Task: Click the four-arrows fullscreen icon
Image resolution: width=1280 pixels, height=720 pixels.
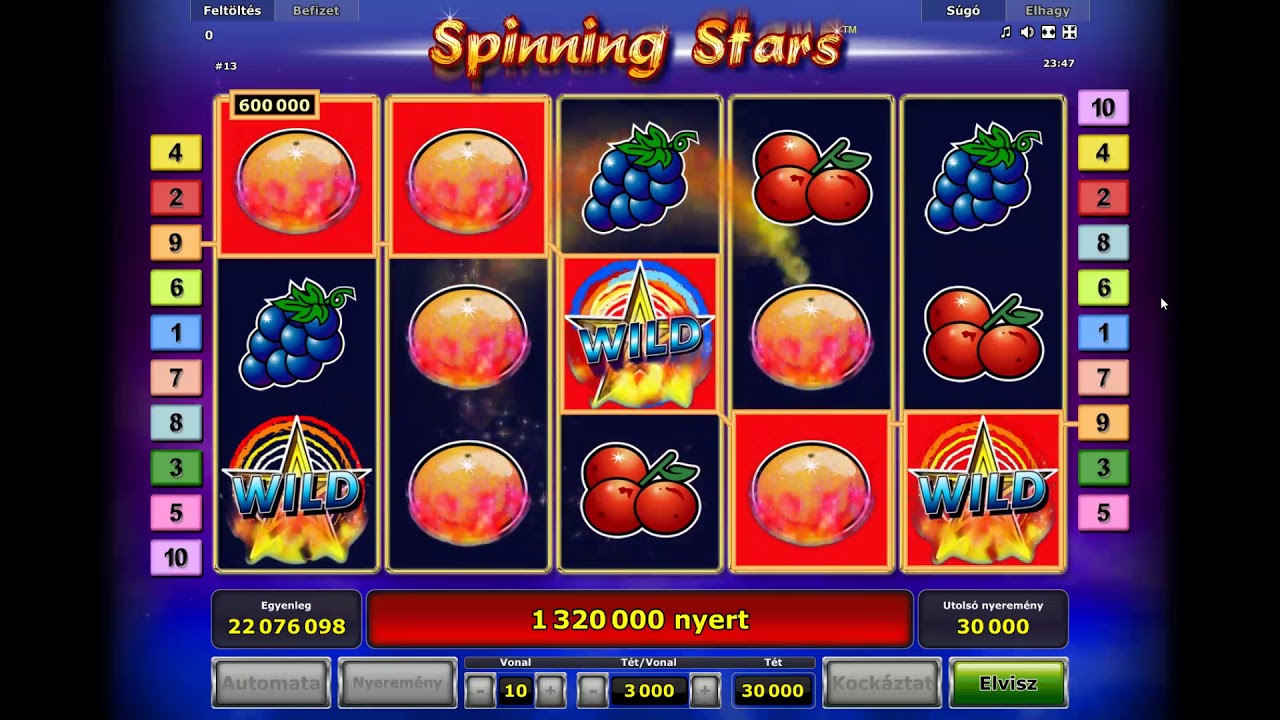Action: click(1069, 33)
